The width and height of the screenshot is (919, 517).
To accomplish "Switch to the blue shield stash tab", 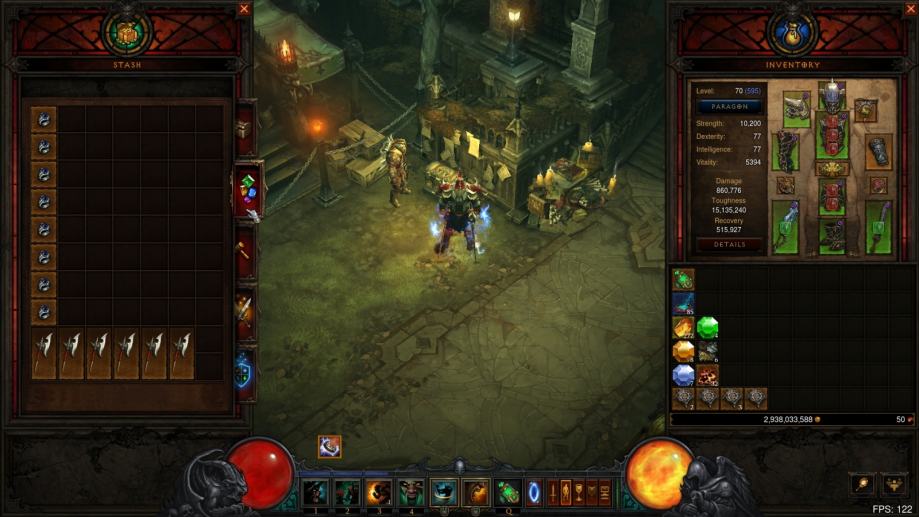I will tap(243, 371).
